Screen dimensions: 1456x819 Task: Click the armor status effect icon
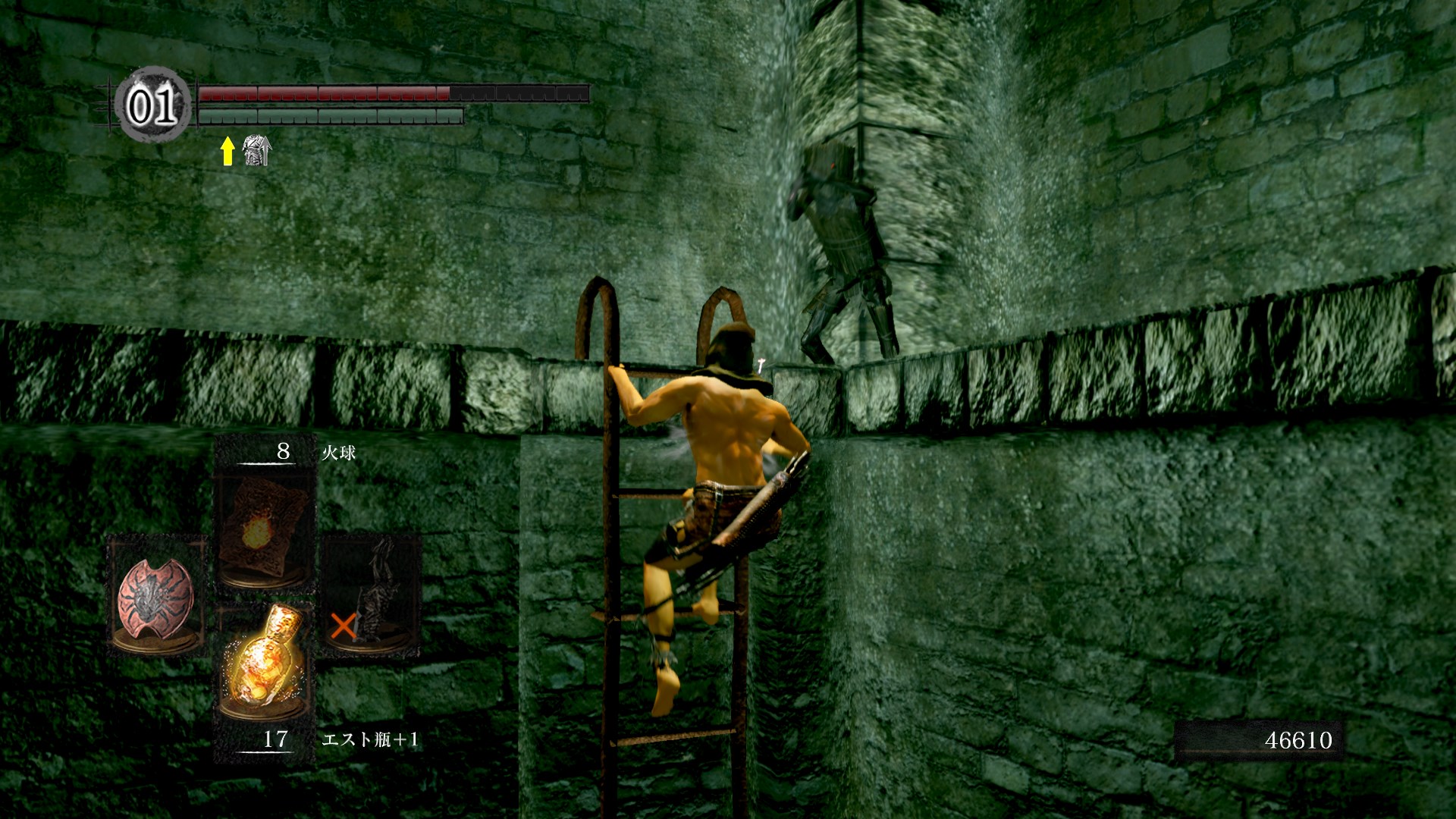(256, 151)
